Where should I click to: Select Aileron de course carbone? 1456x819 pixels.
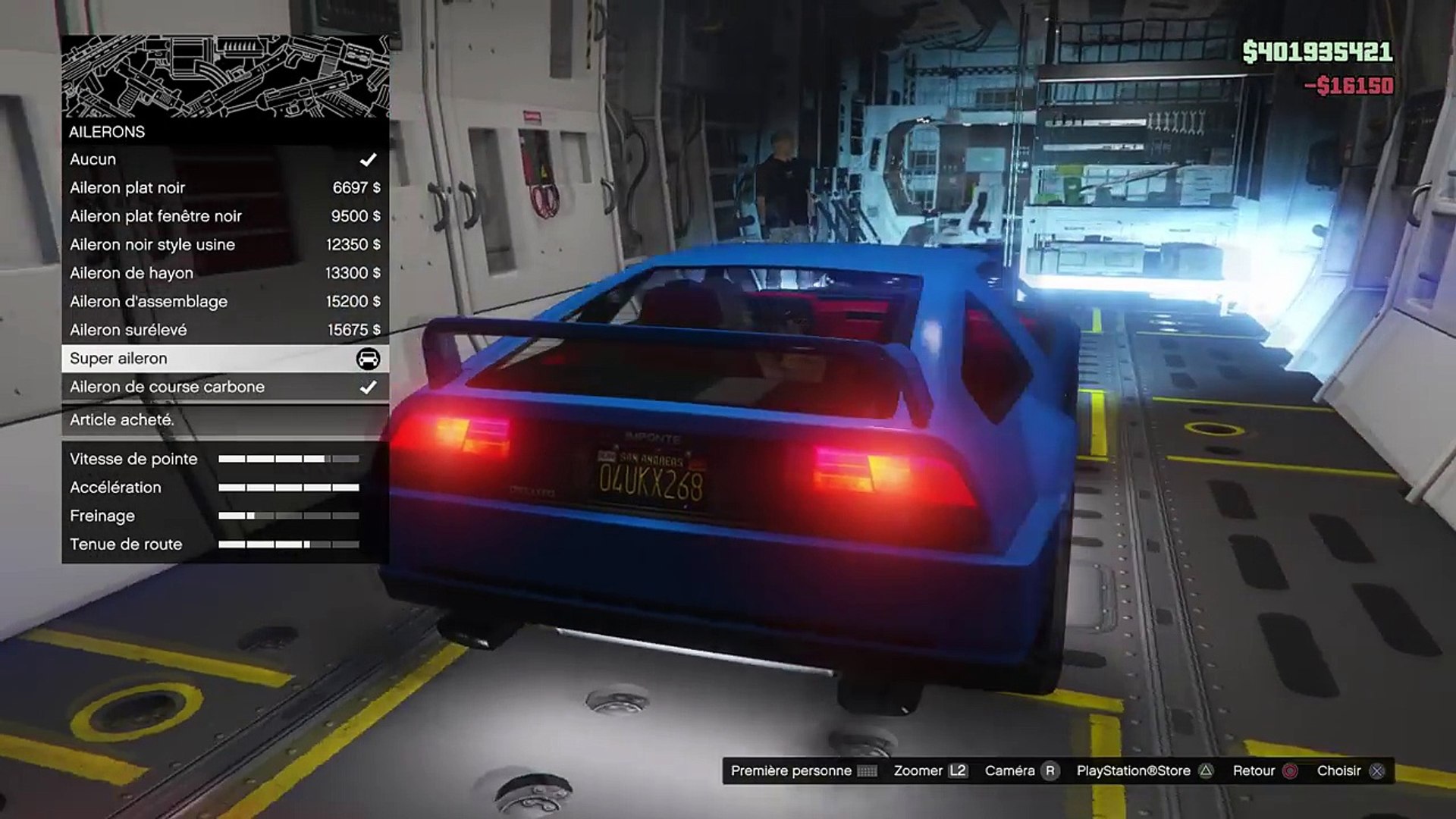coord(224,387)
